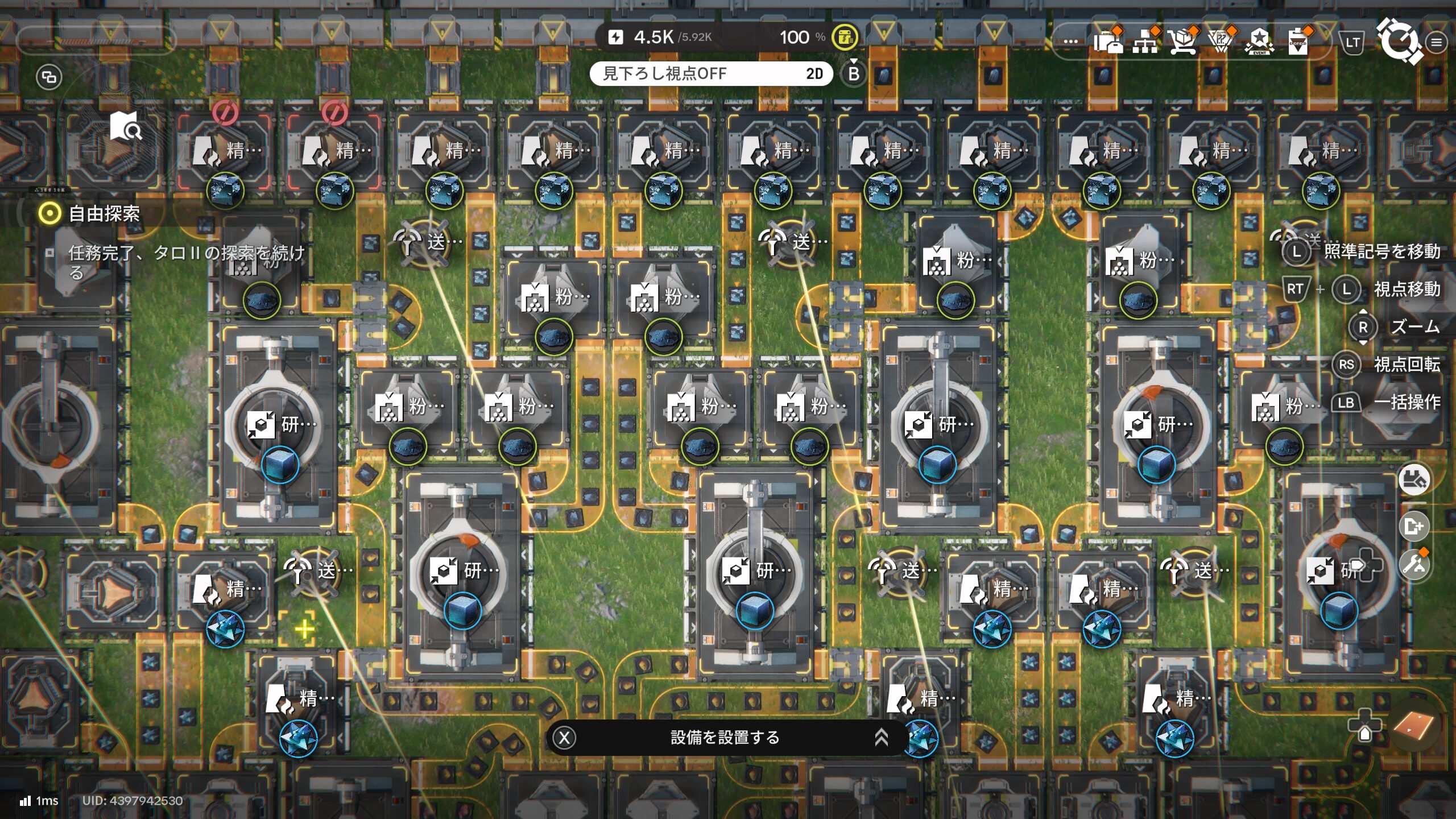Screen dimensions: 1456x819
Task: Select the blueprint add document icon
Action: (1414, 526)
